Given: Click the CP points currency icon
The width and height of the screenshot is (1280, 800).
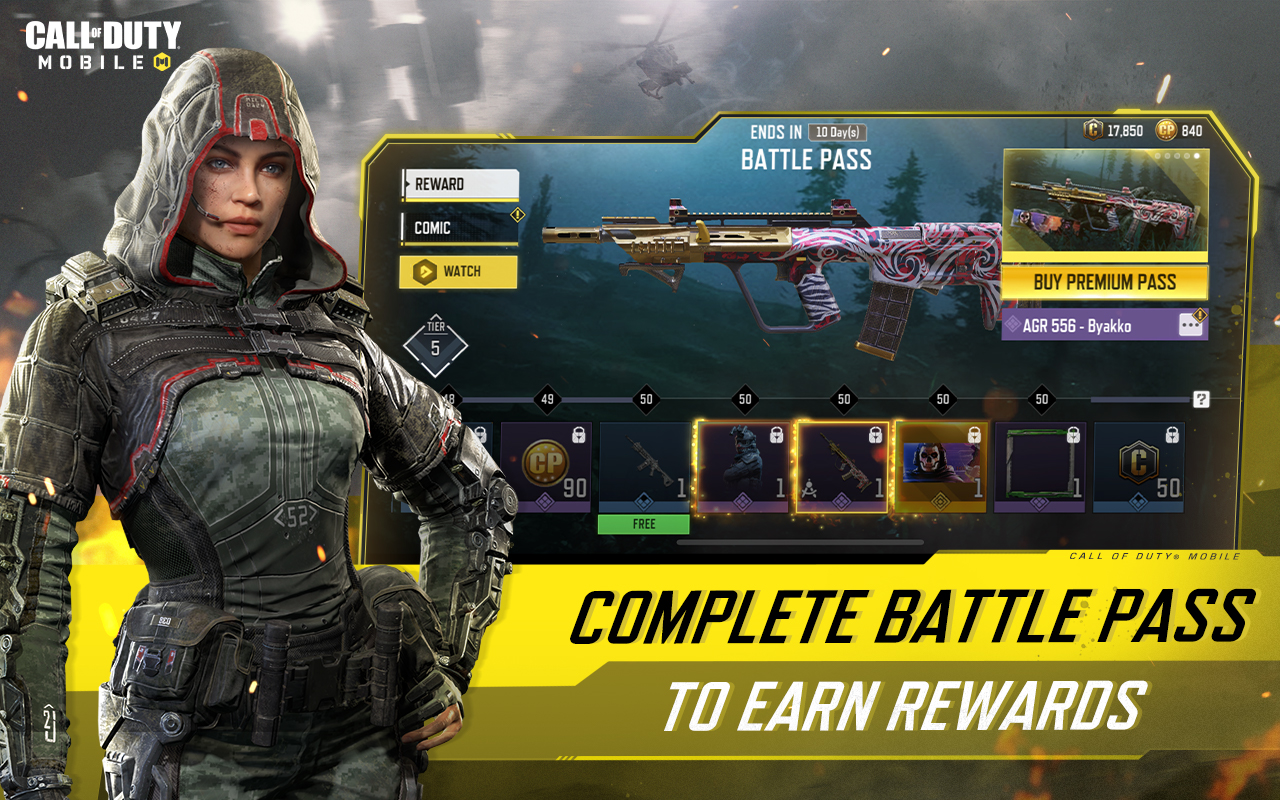Looking at the screenshot, I should (x=1165, y=129).
